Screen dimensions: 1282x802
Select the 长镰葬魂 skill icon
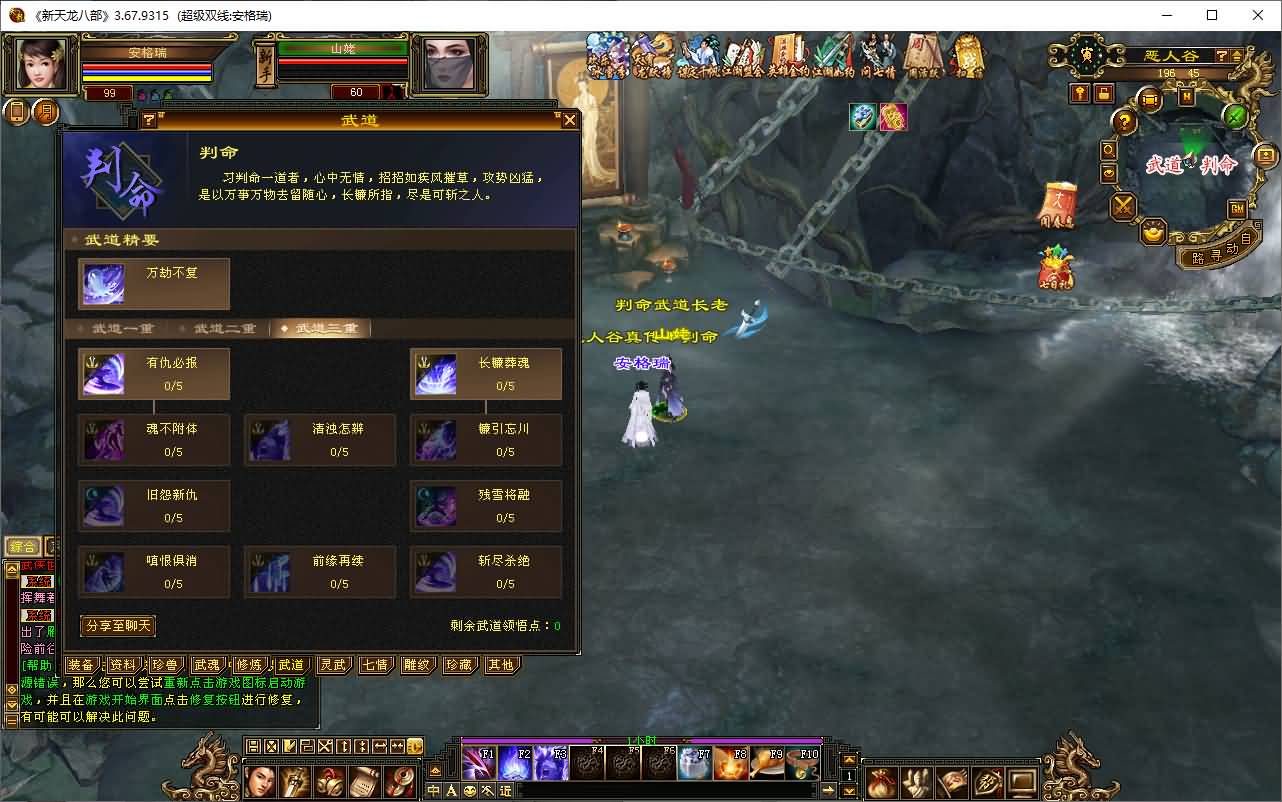(x=437, y=373)
